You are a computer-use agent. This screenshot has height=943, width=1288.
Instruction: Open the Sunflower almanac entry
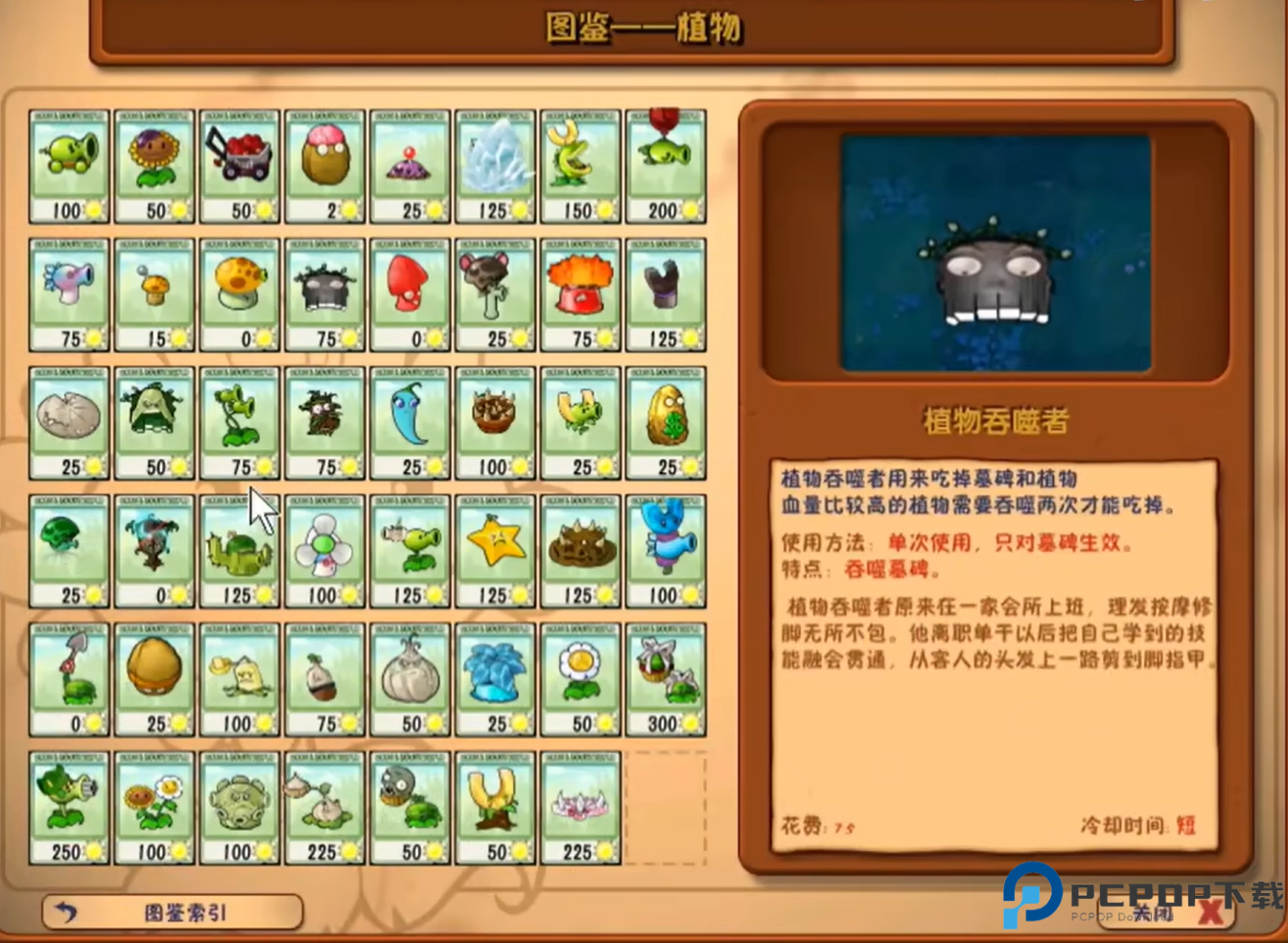[x=153, y=163]
